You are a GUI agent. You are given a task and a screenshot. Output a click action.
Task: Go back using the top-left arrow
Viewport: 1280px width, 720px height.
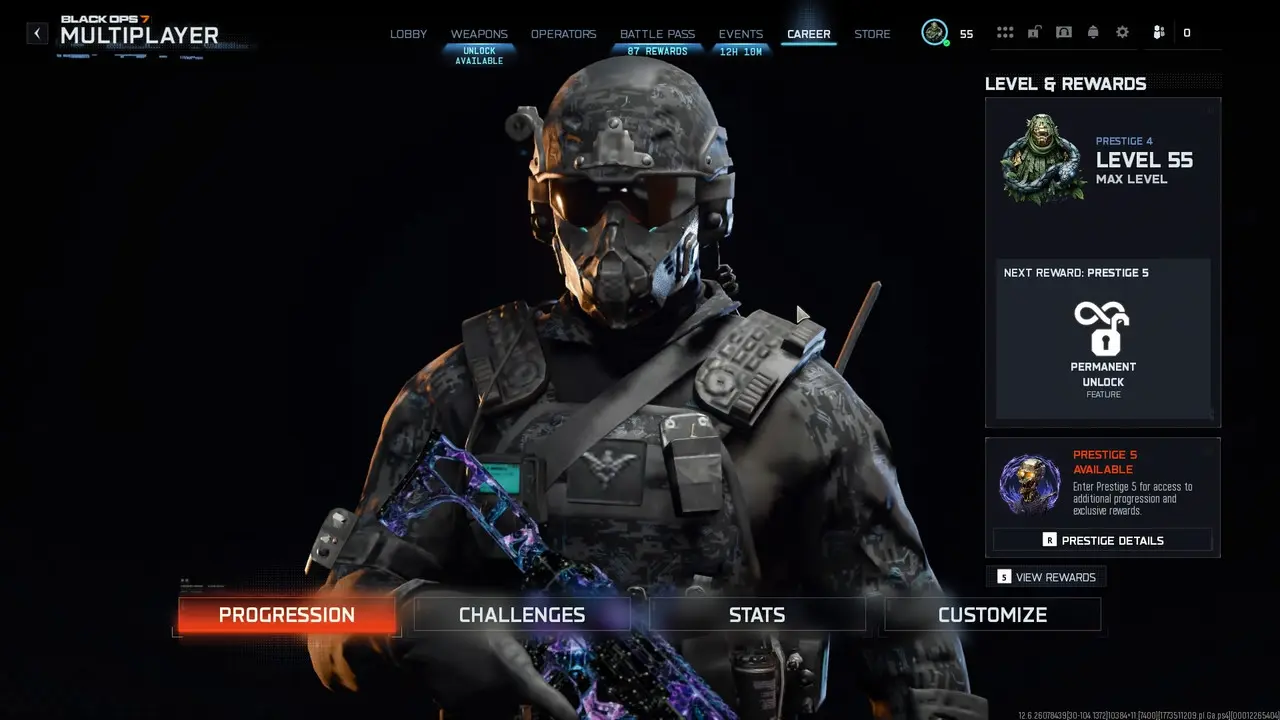point(37,33)
